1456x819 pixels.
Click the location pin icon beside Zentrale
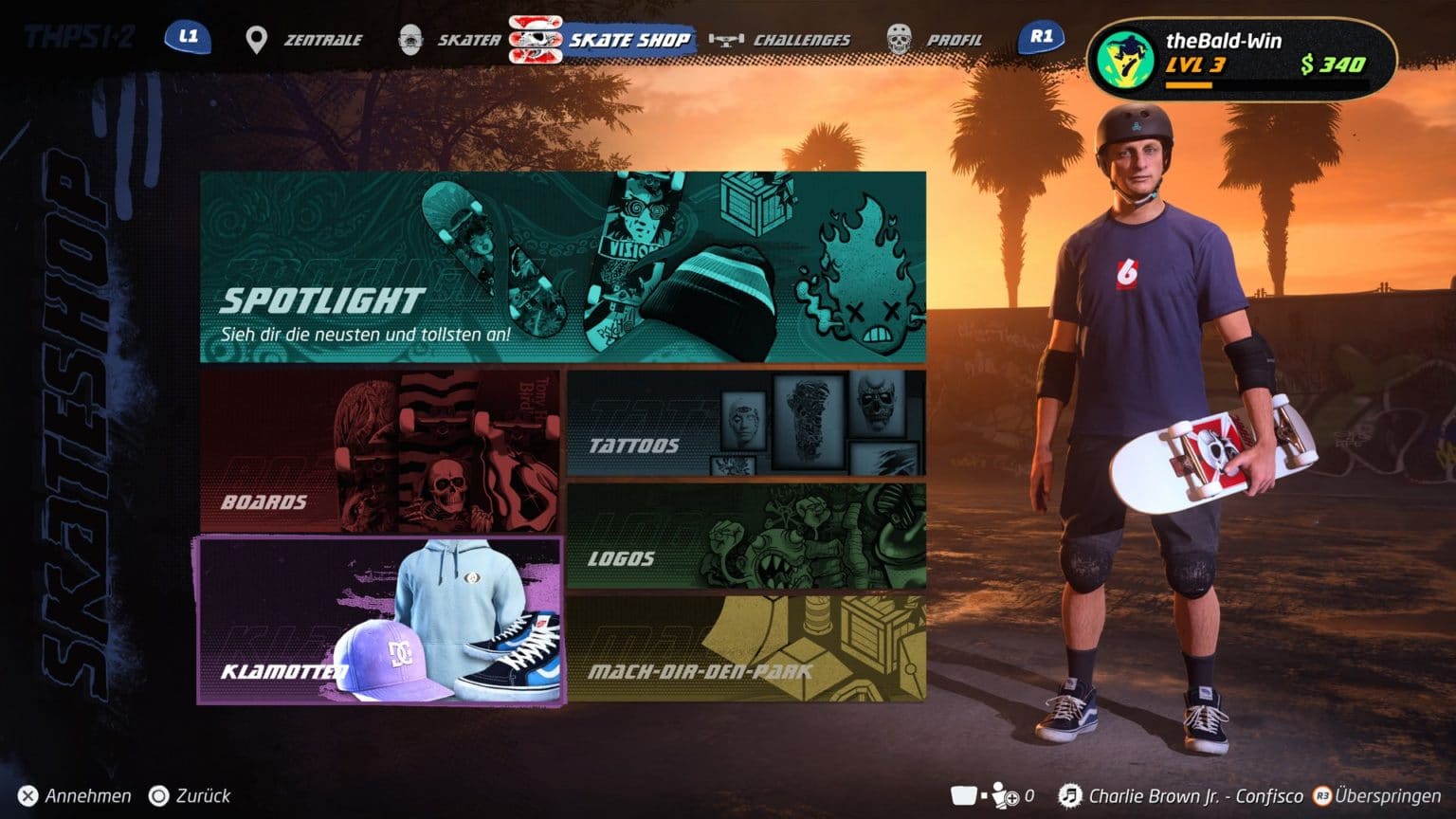coord(254,38)
